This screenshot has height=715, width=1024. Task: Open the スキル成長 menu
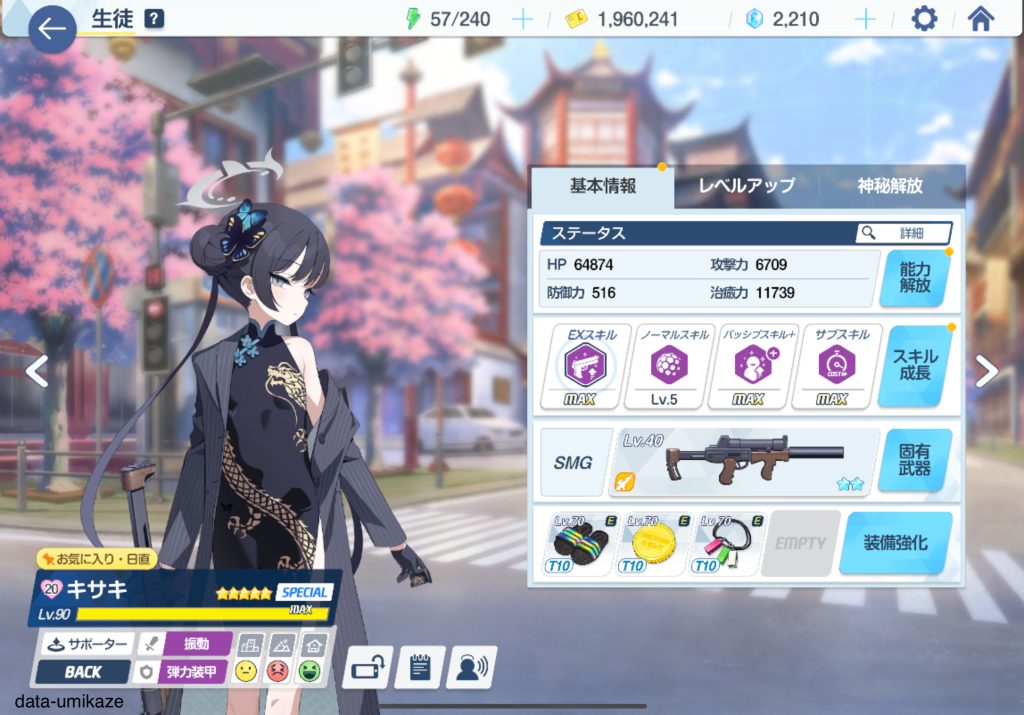click(915, 365)
